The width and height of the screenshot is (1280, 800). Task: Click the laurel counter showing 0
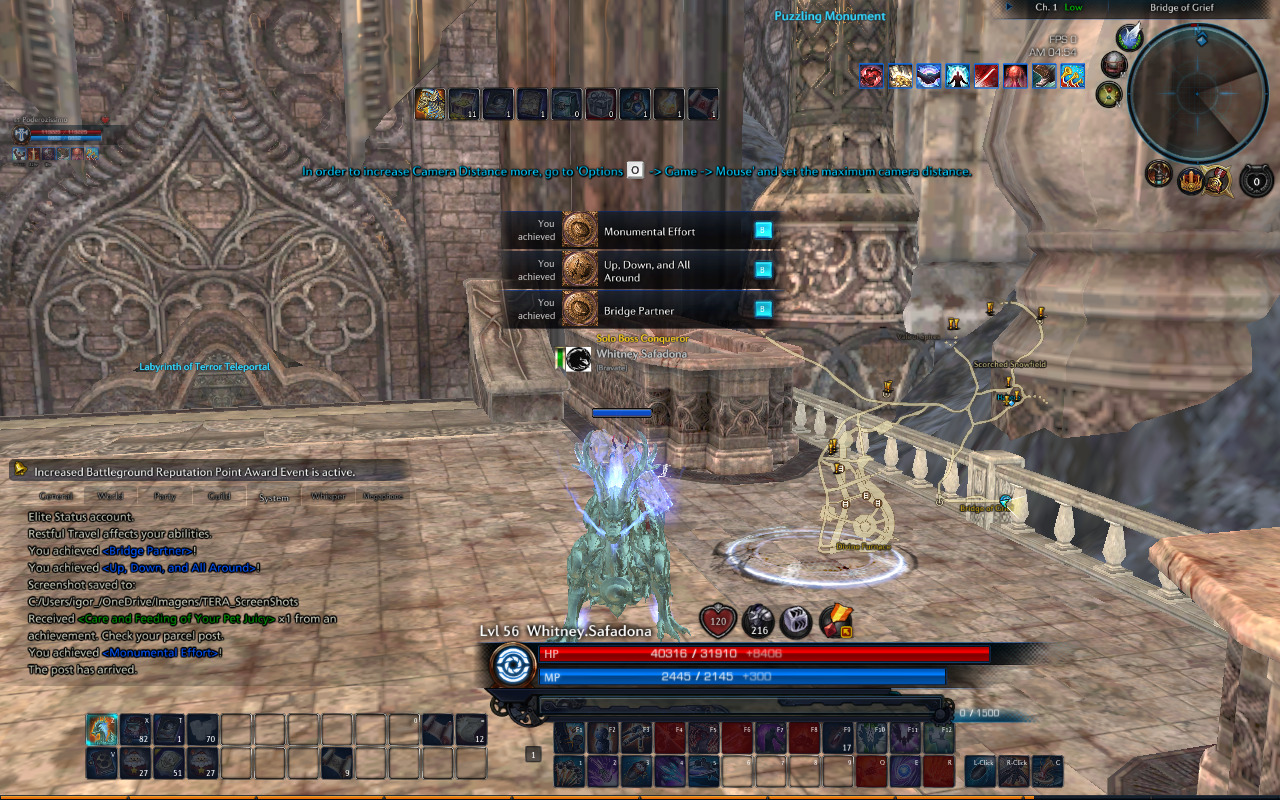pyautogui.click(x=1256, y=181)
